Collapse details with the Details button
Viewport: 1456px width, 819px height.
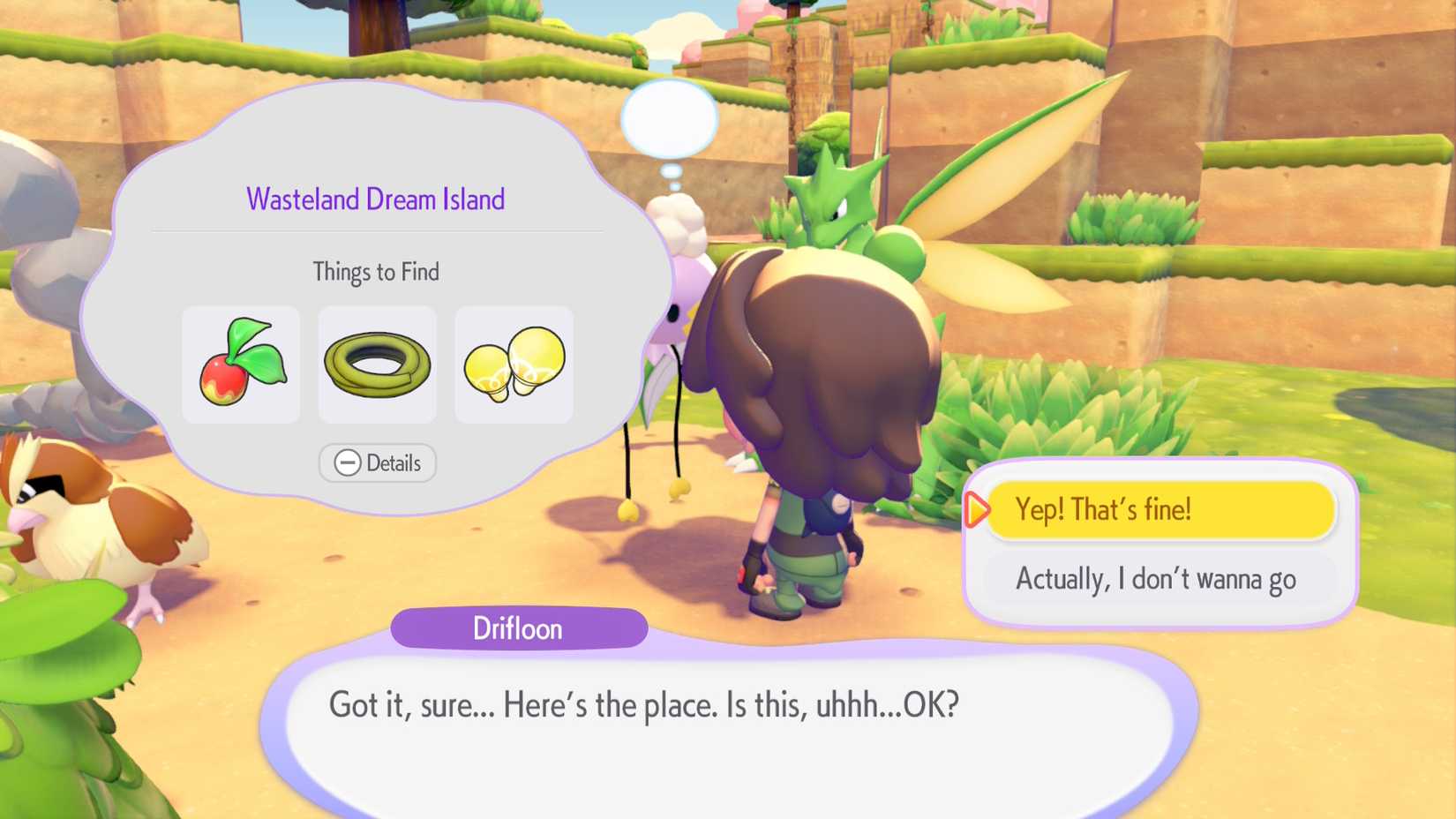pyautogui.click(x=377, y=462)
